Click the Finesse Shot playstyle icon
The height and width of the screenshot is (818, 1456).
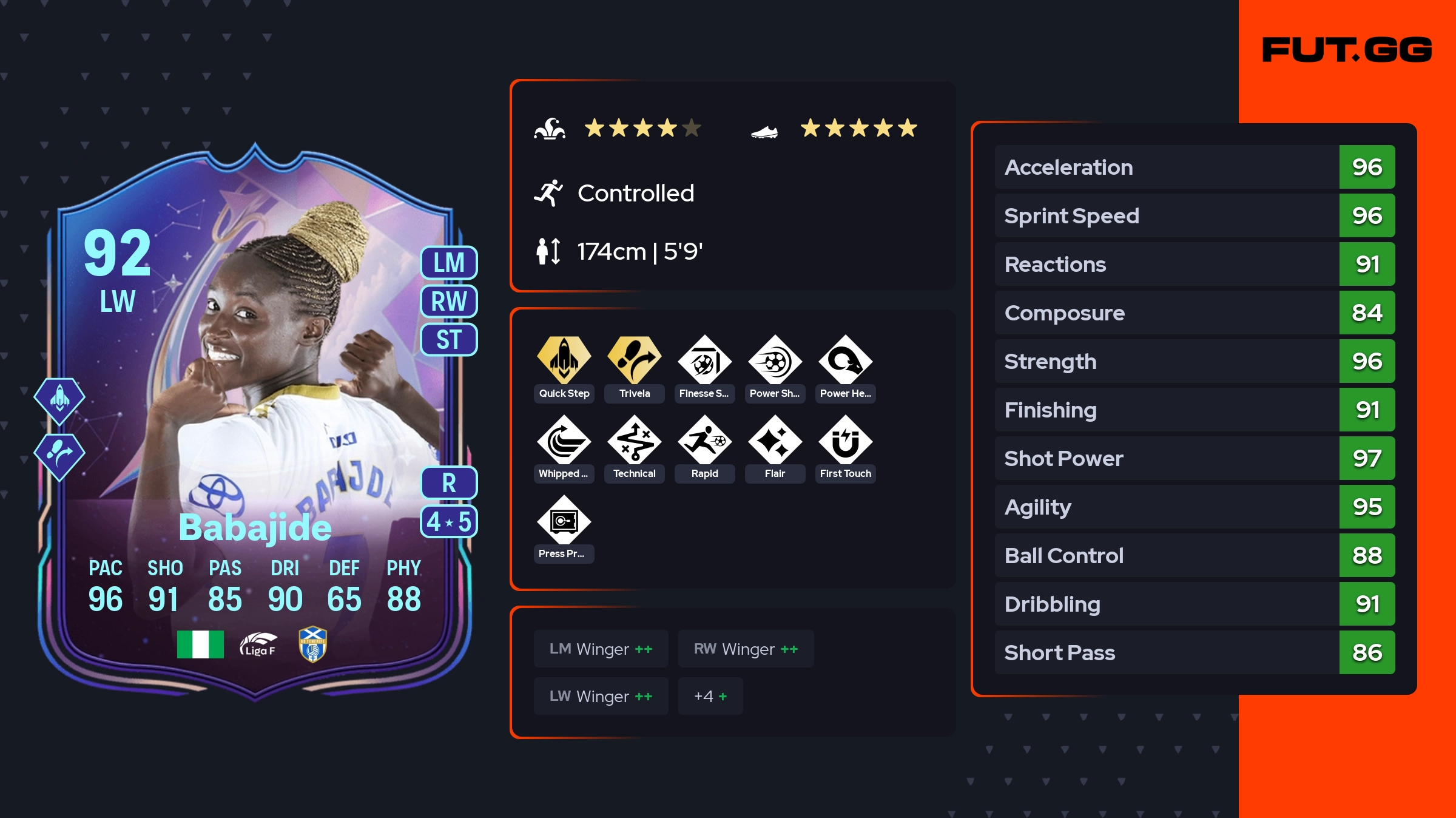pos(704,361)
